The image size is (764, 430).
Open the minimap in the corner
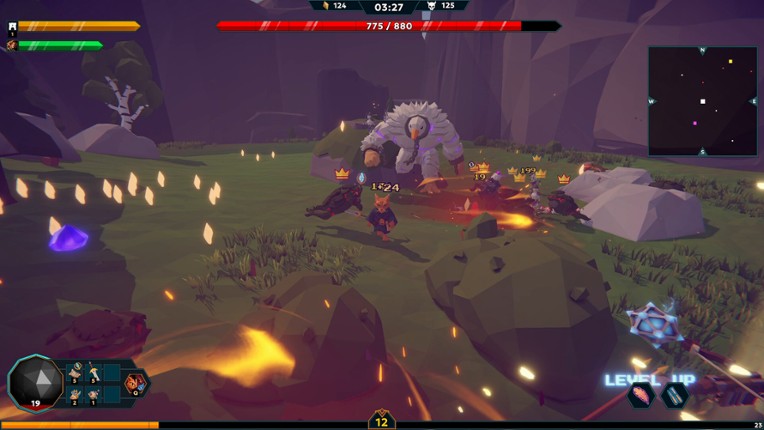pos(702,101)
